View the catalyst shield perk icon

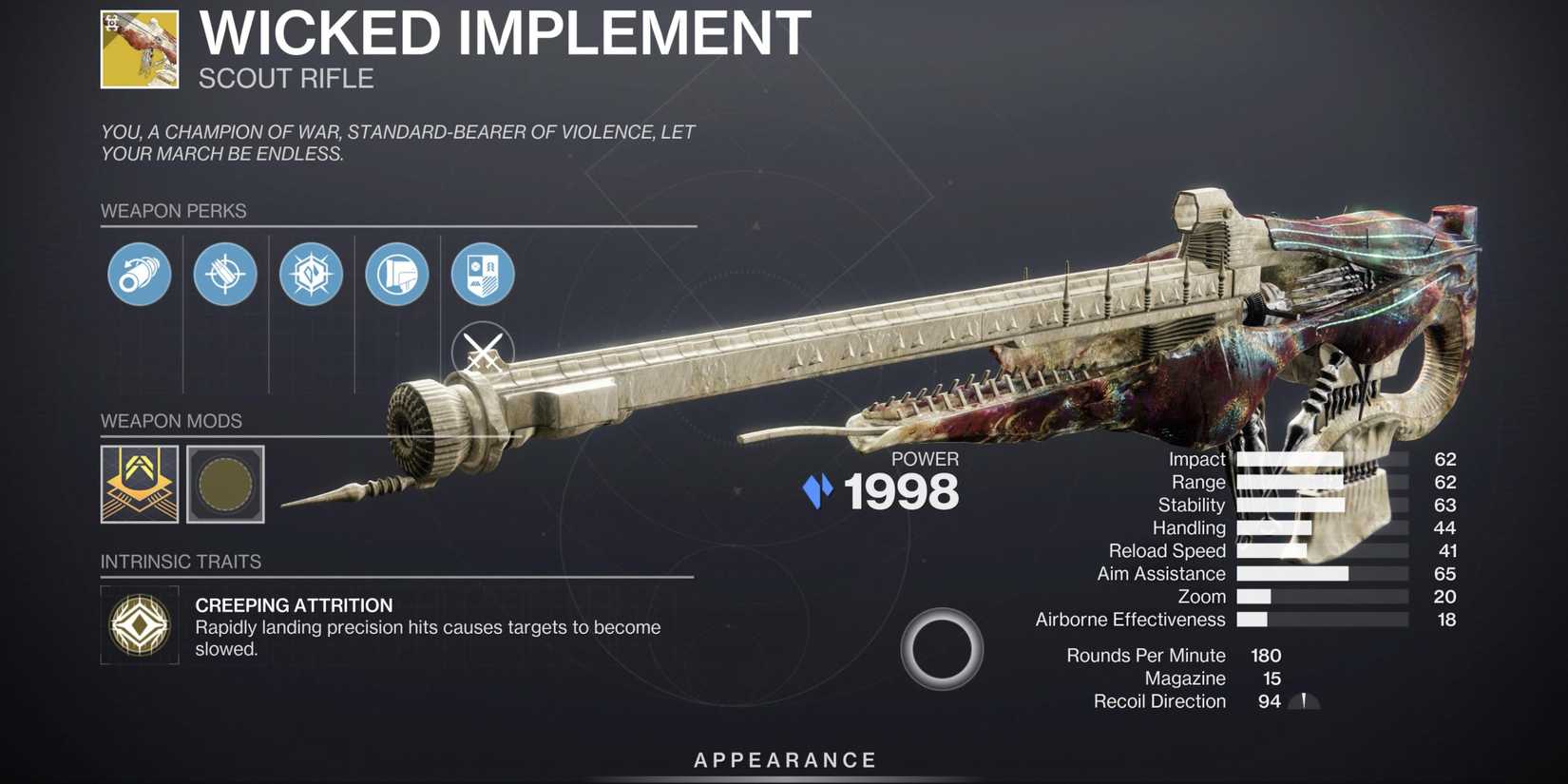[x=484, y=275]
